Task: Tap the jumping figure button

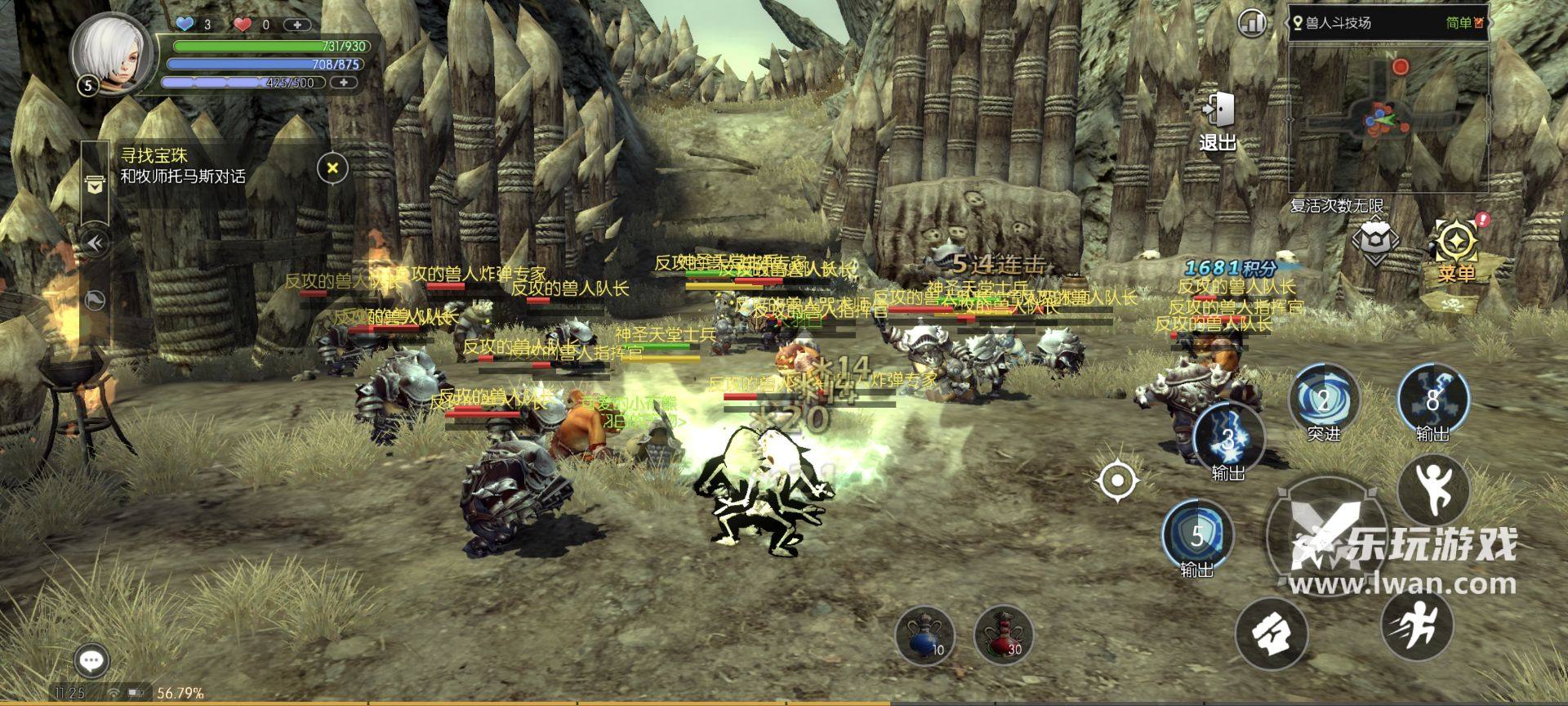Action: tap(1432, 489)
